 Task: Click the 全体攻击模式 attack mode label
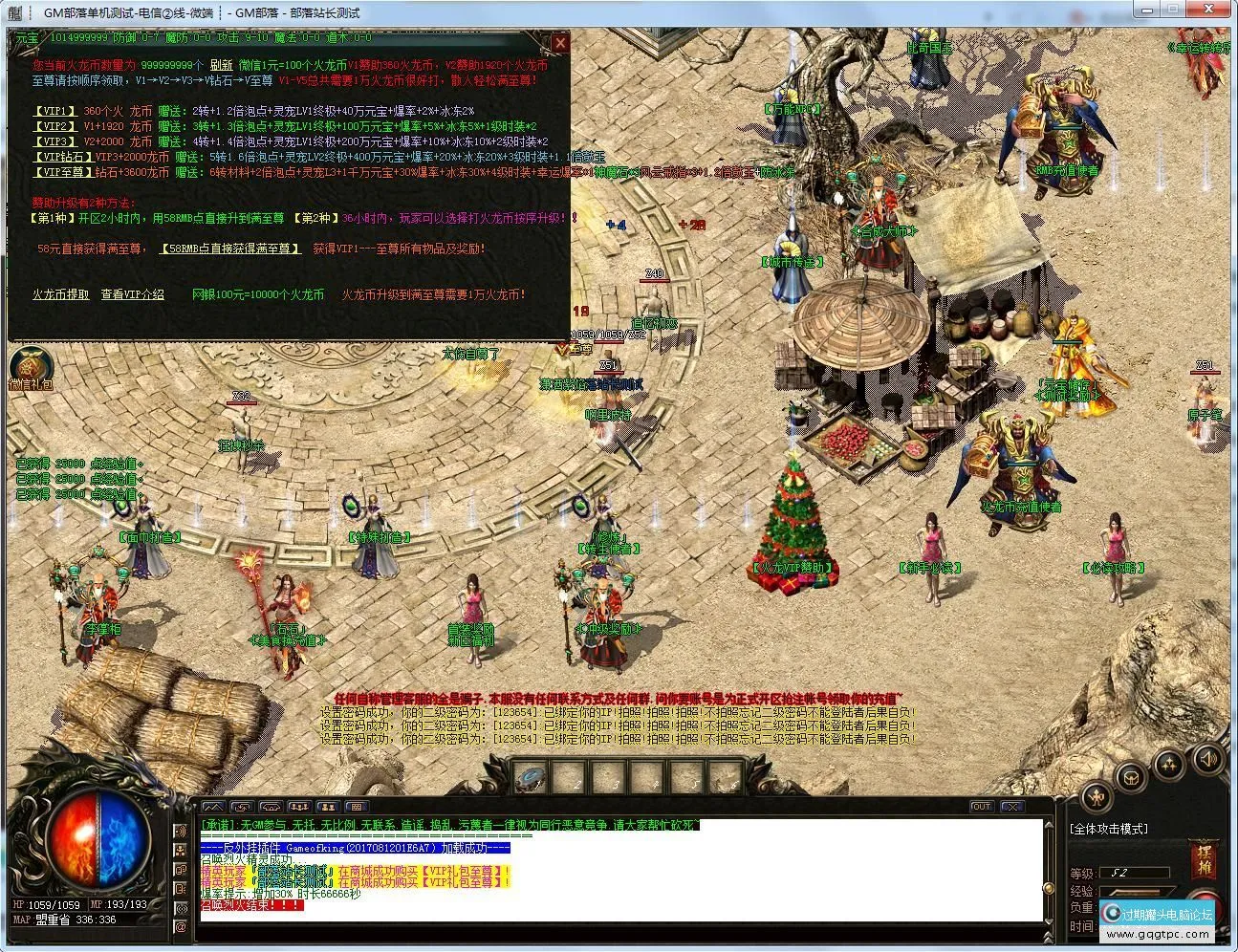tap(1109, 829)
